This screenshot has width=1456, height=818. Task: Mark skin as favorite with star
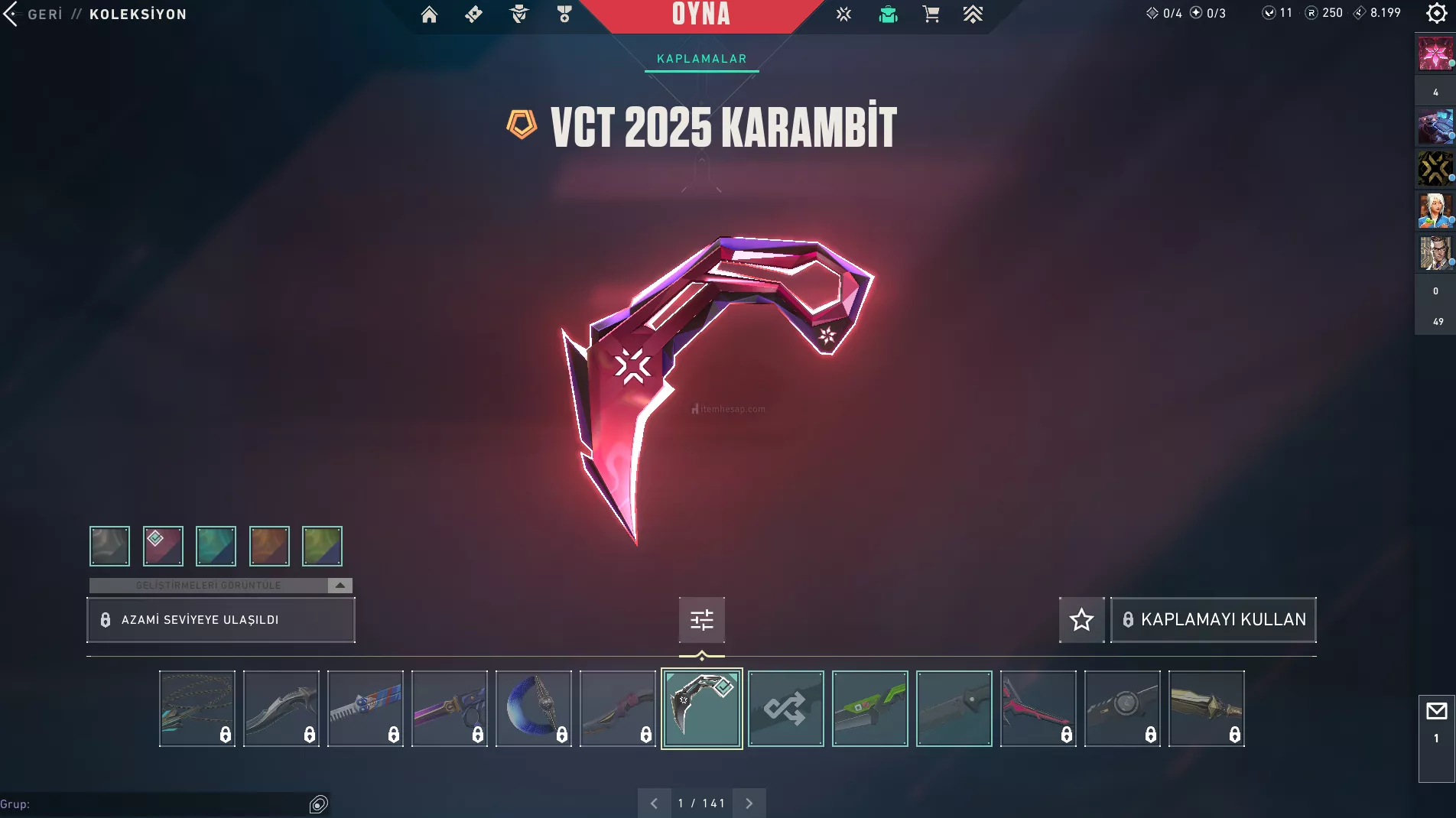[x=1081, y=619]
